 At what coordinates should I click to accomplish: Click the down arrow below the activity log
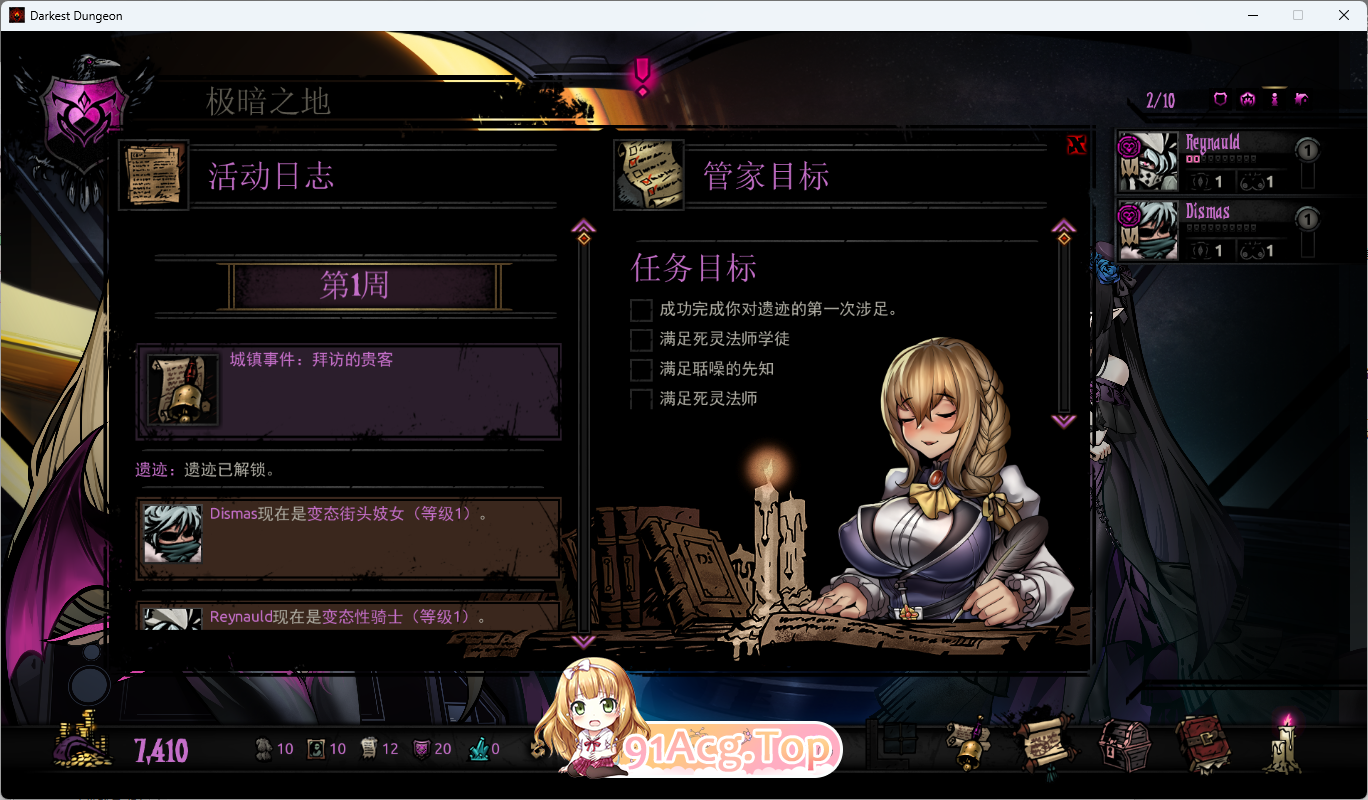(x=584, y=643)
